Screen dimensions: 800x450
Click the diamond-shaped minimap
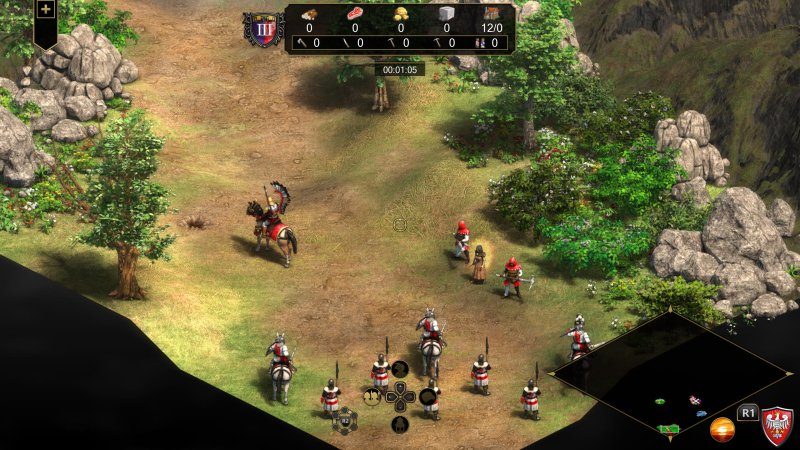tap(671, 378)
